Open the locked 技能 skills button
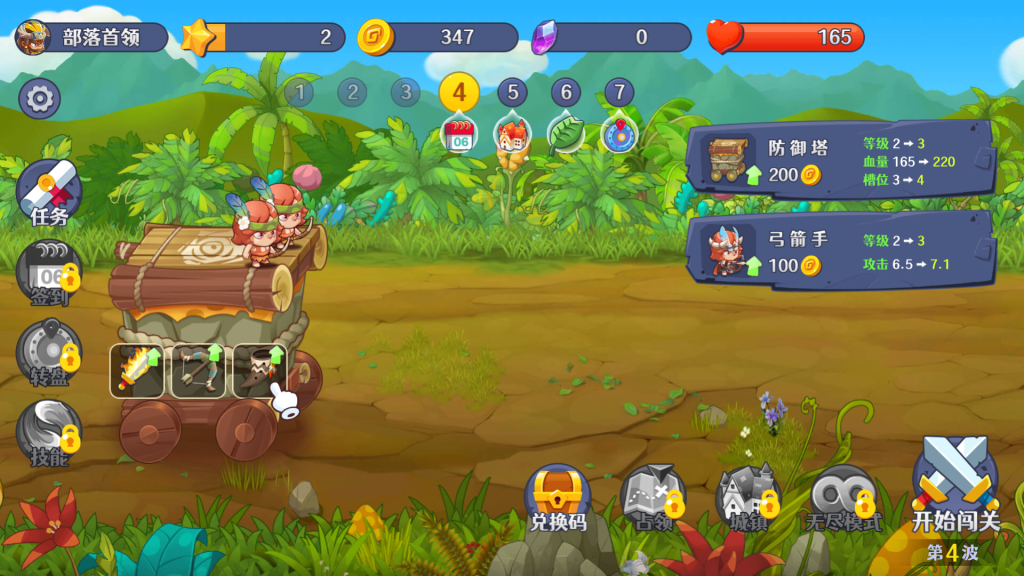The image size is (1024, 576). [x=49, y=432]
